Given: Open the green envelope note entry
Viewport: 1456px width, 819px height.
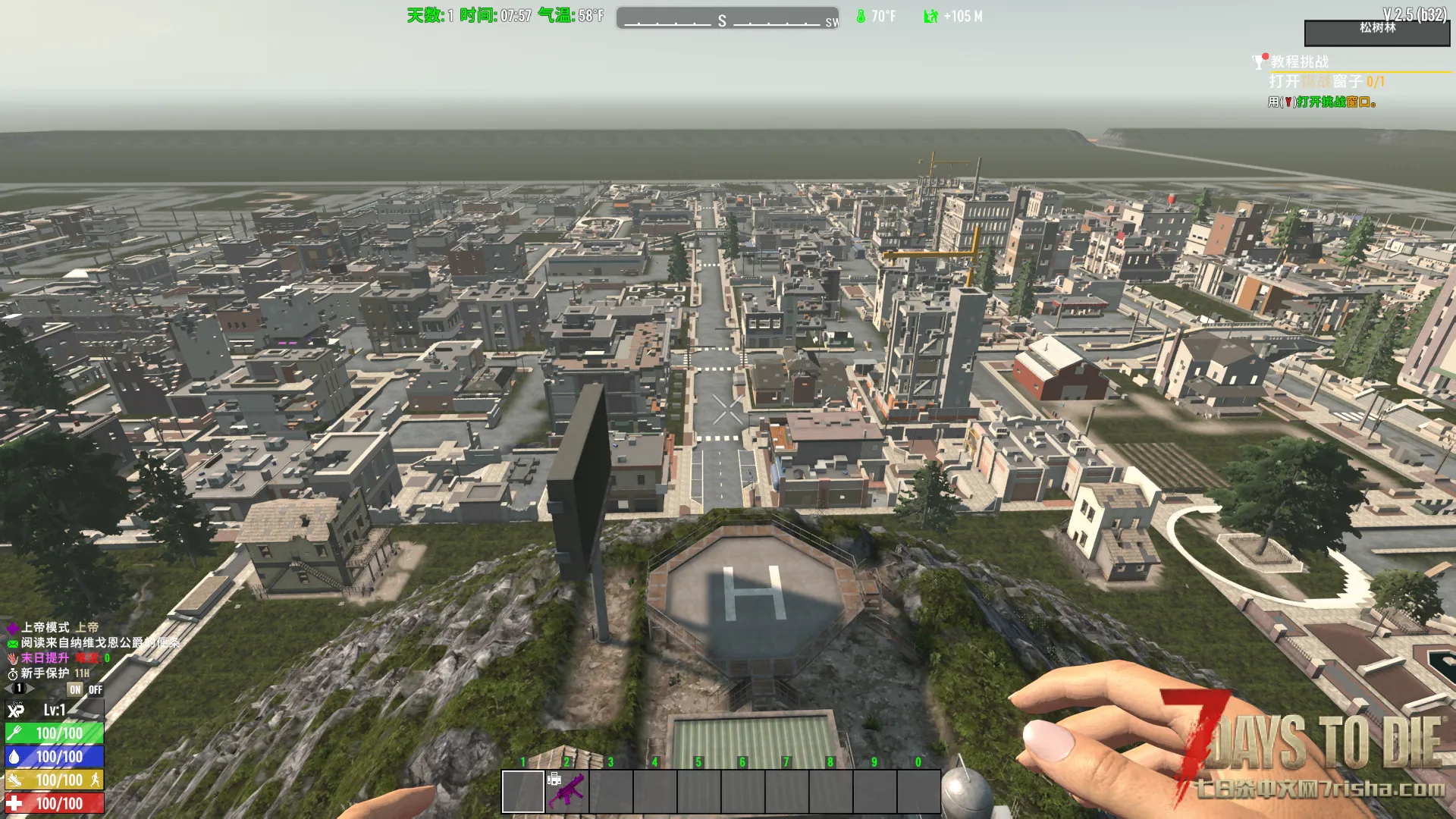Looking at the screenshot, I should coord(91,642).
